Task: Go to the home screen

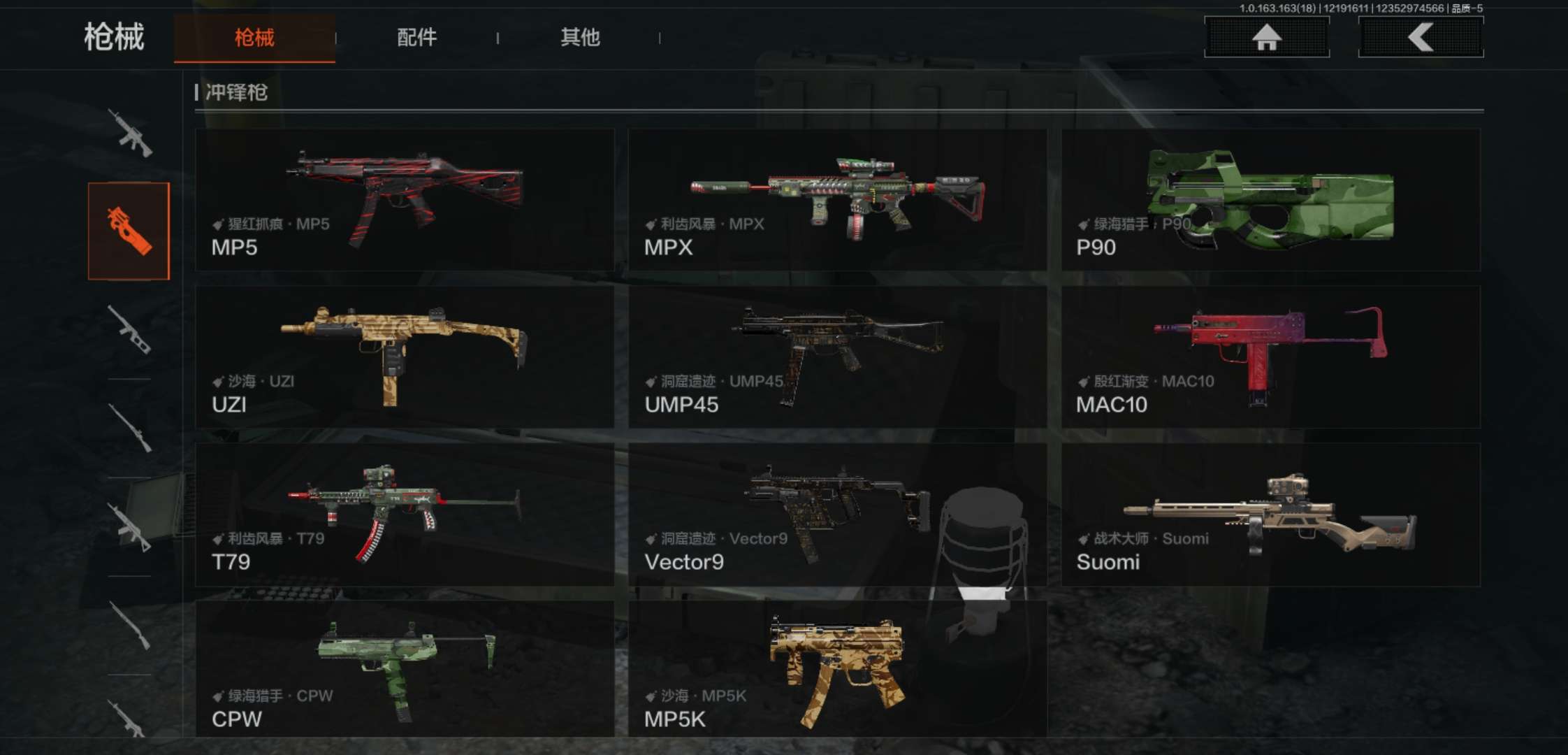Action: 1266,37
